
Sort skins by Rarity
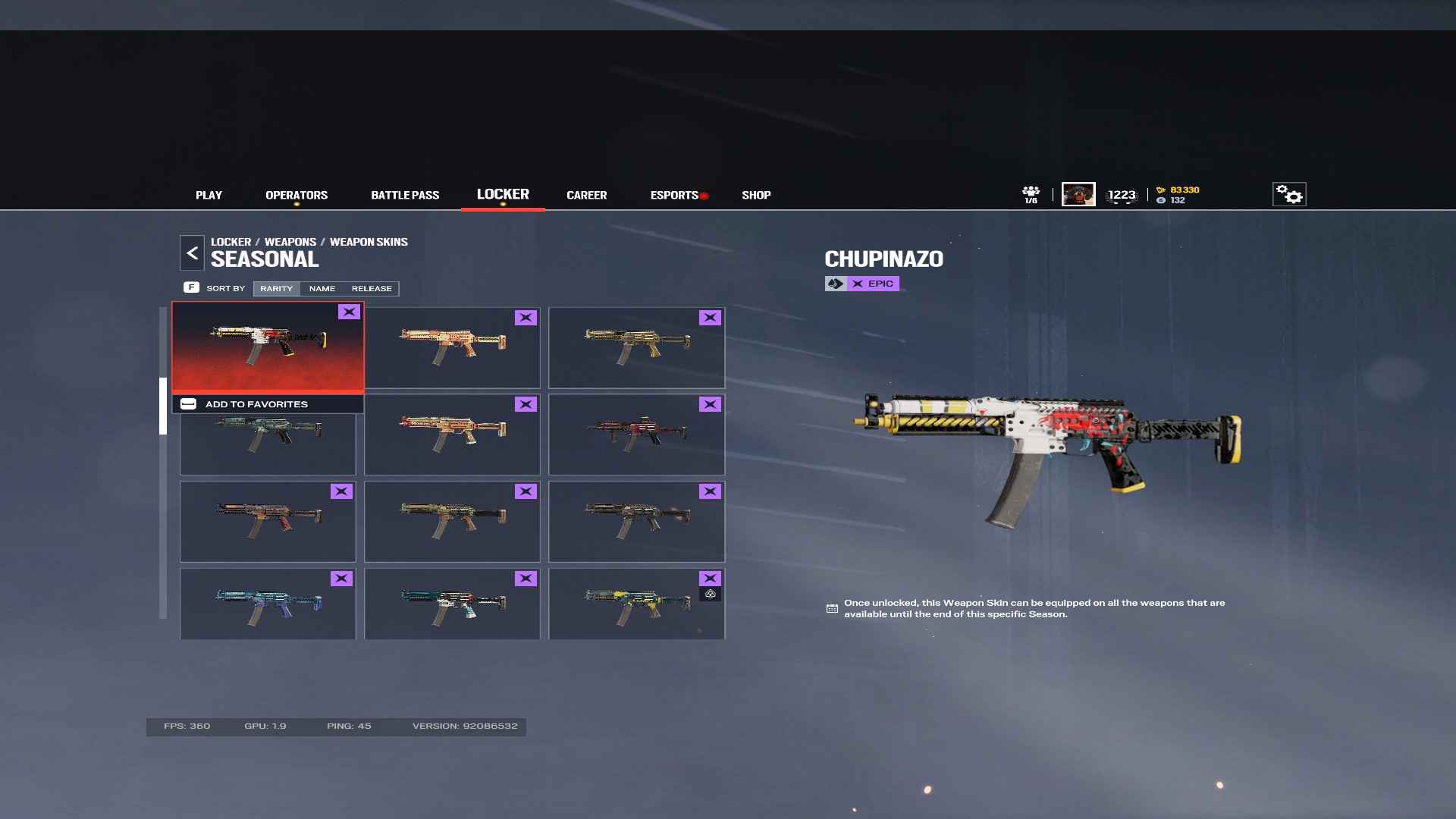pos(276,289)
